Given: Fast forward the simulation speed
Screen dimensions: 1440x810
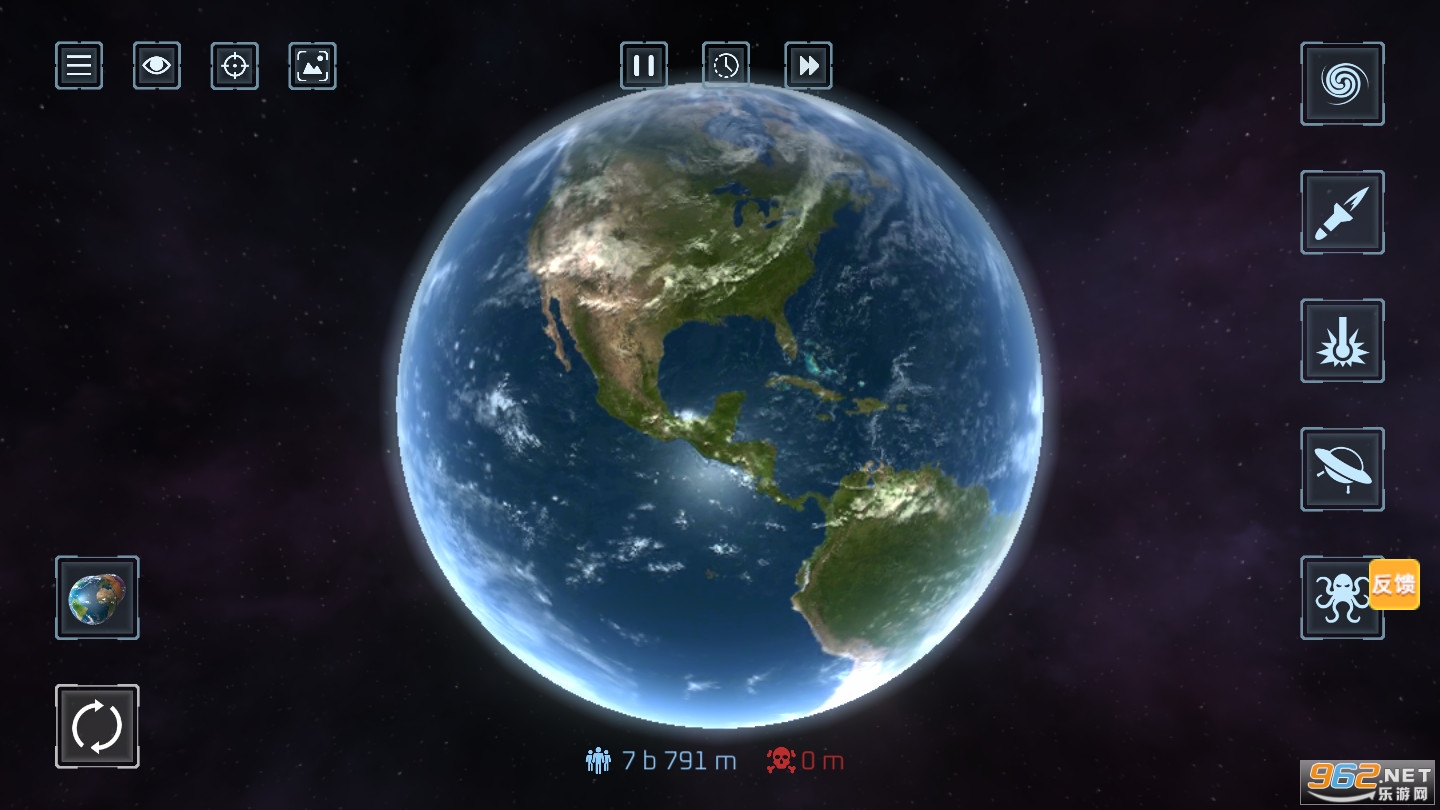Looking at the screenshot, I should pyautogui.click(x=808, y=66).
